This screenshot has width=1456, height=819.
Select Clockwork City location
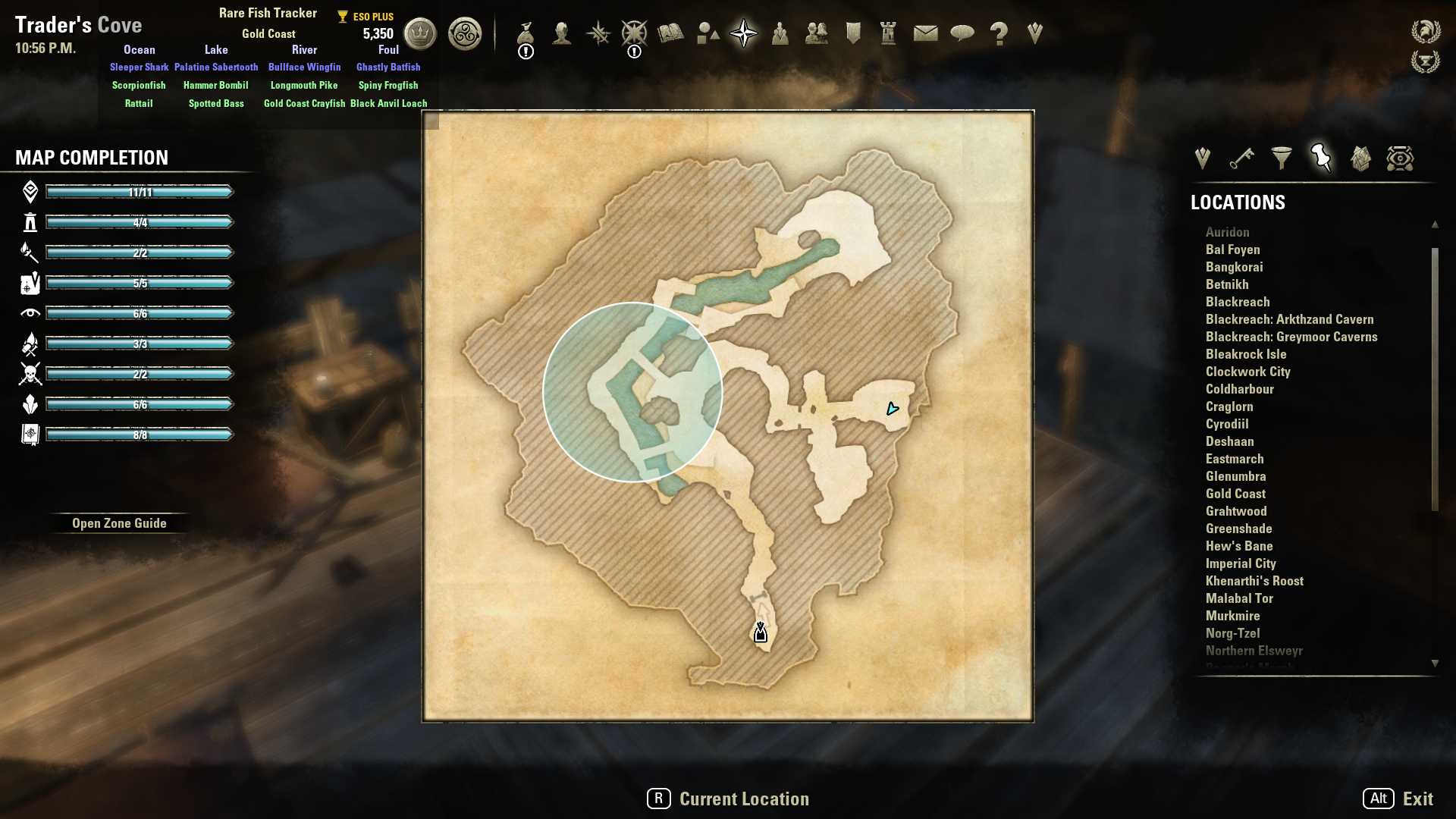coord(1247,372)
